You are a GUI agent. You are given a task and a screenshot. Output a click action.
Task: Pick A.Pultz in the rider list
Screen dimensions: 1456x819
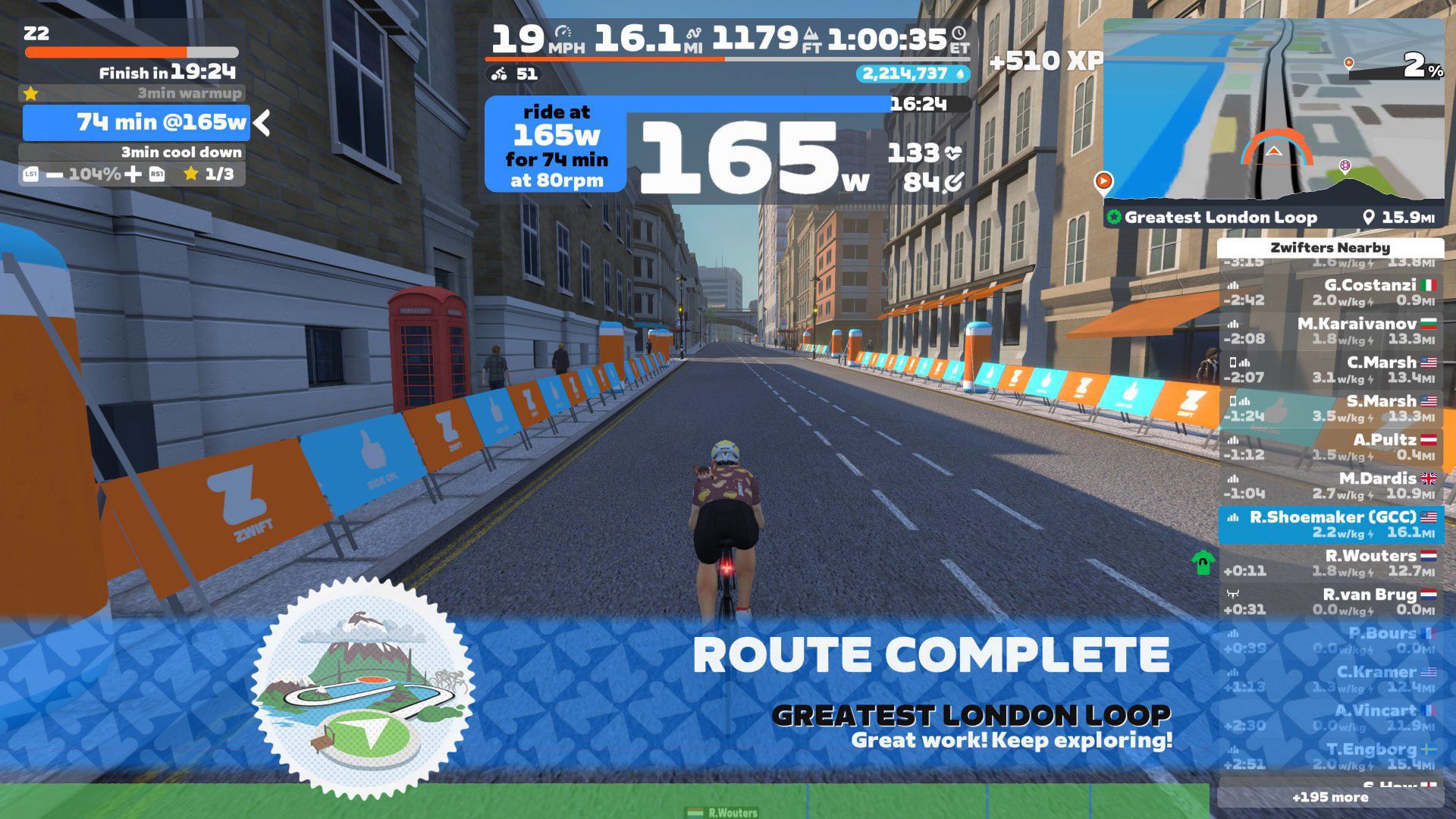1330,447
